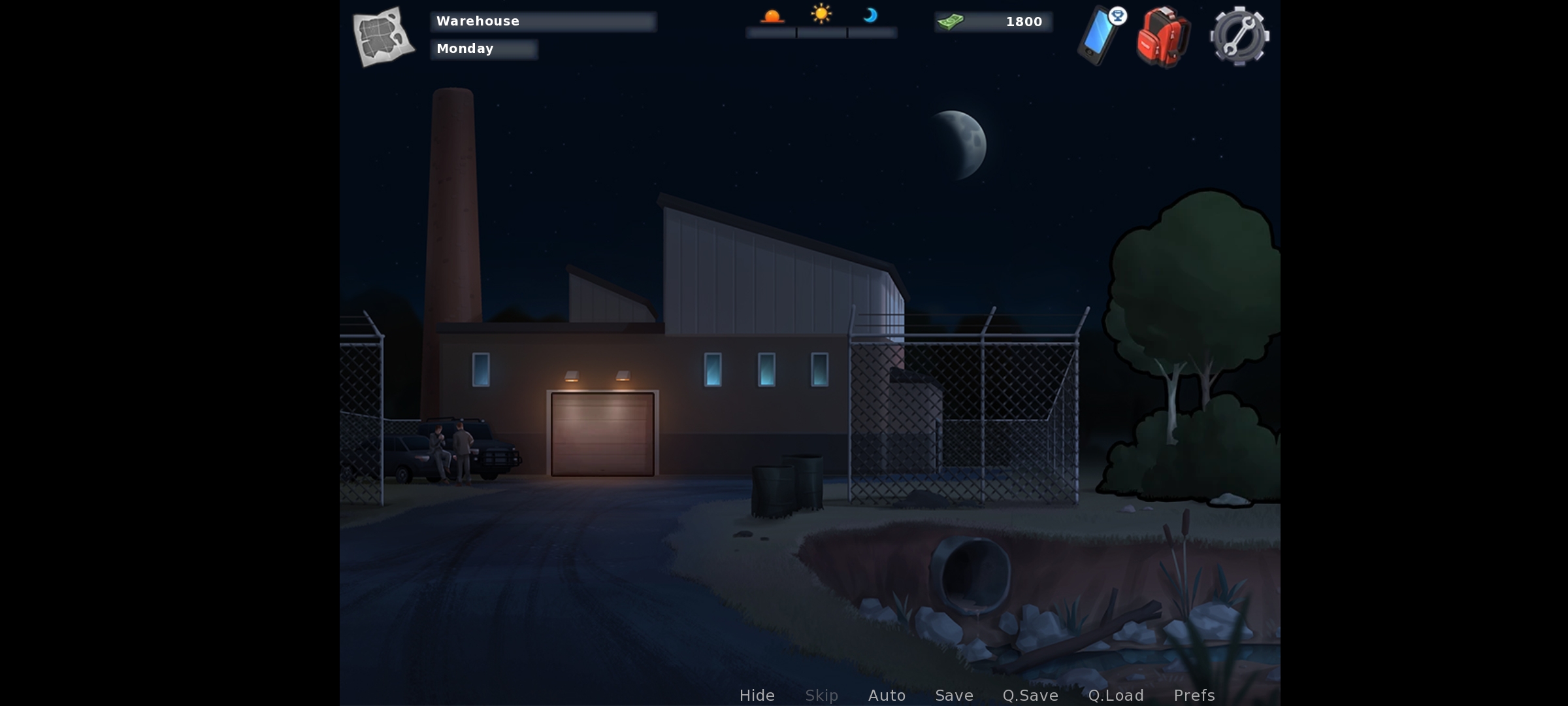
Task: Click the crescent moon night icon
Action: click(870, 15)
